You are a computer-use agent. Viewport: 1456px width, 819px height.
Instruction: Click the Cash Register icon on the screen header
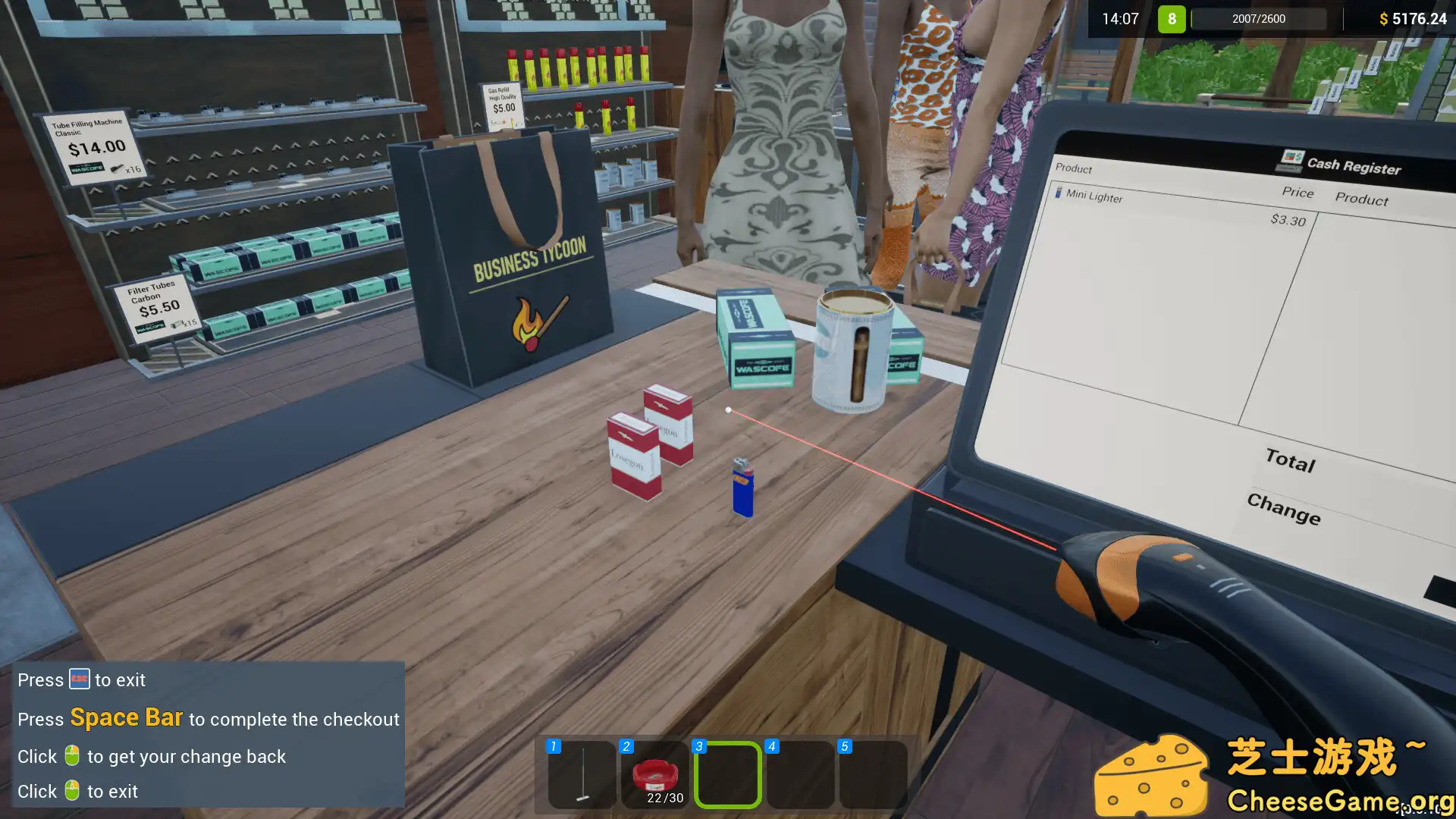pyautogui.click(x=1292, y=162)
